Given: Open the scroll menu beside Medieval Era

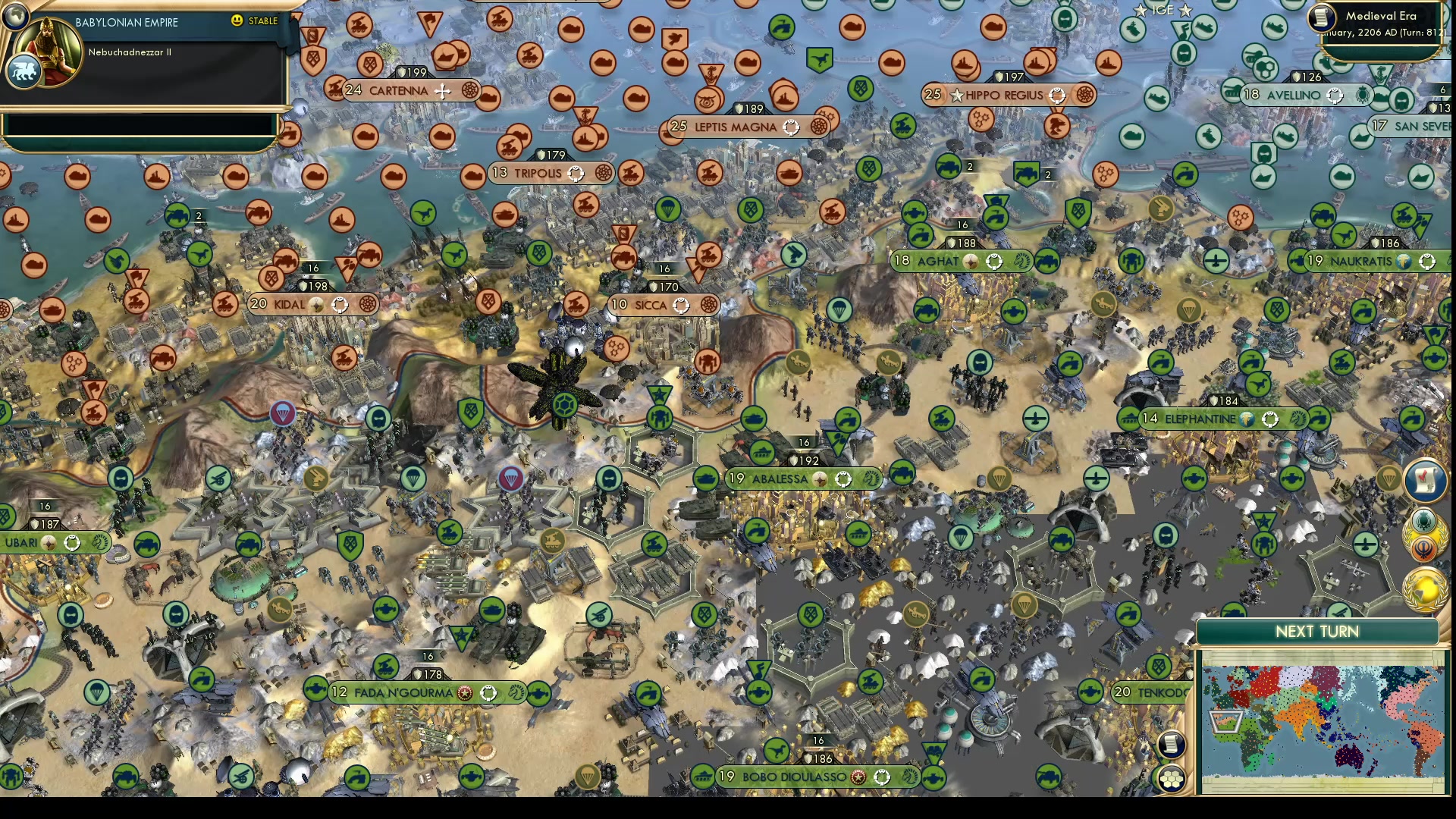Looking at the screenshot, I should (1323, 17).
